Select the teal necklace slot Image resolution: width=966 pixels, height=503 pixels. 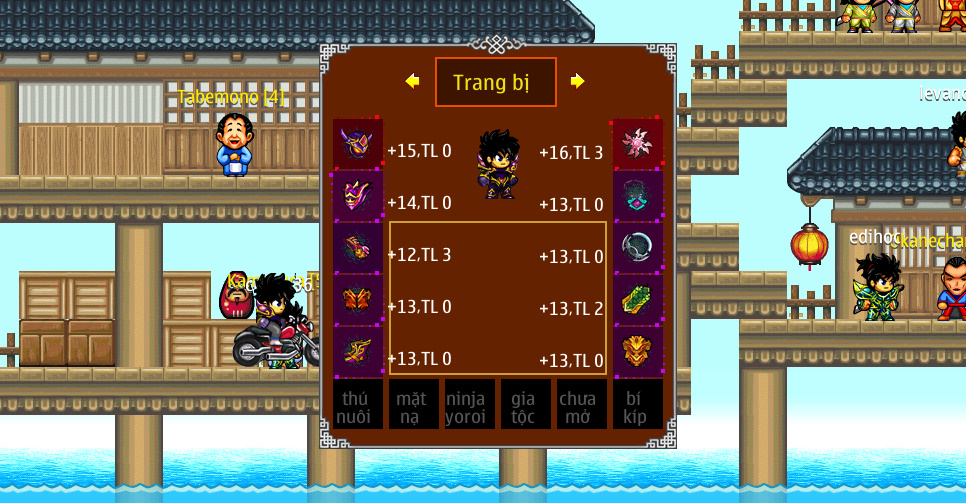pyautogui.click(x=638, y=195)
